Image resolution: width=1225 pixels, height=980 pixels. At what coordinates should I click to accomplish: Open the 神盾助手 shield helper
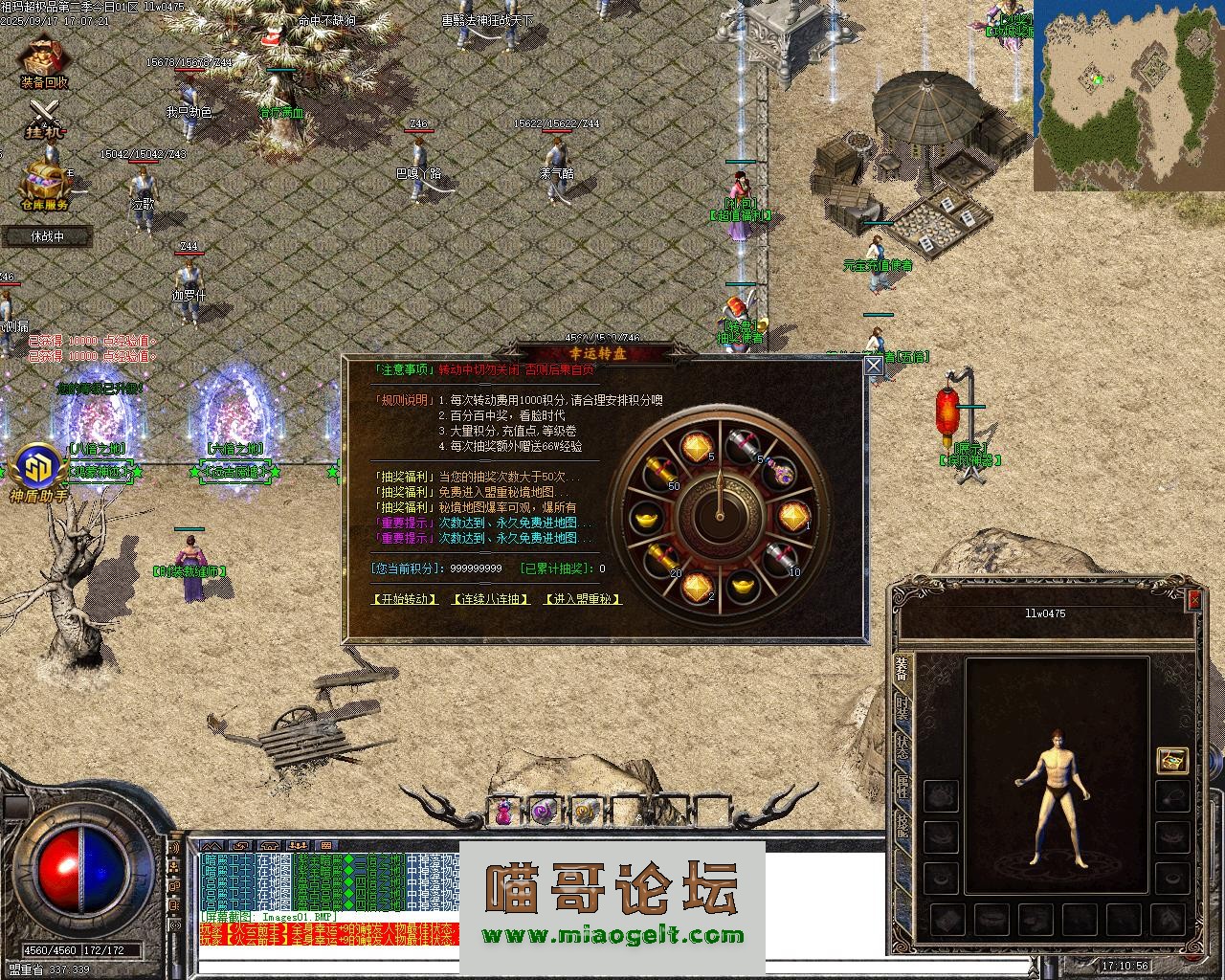click(x=37, y=474)
